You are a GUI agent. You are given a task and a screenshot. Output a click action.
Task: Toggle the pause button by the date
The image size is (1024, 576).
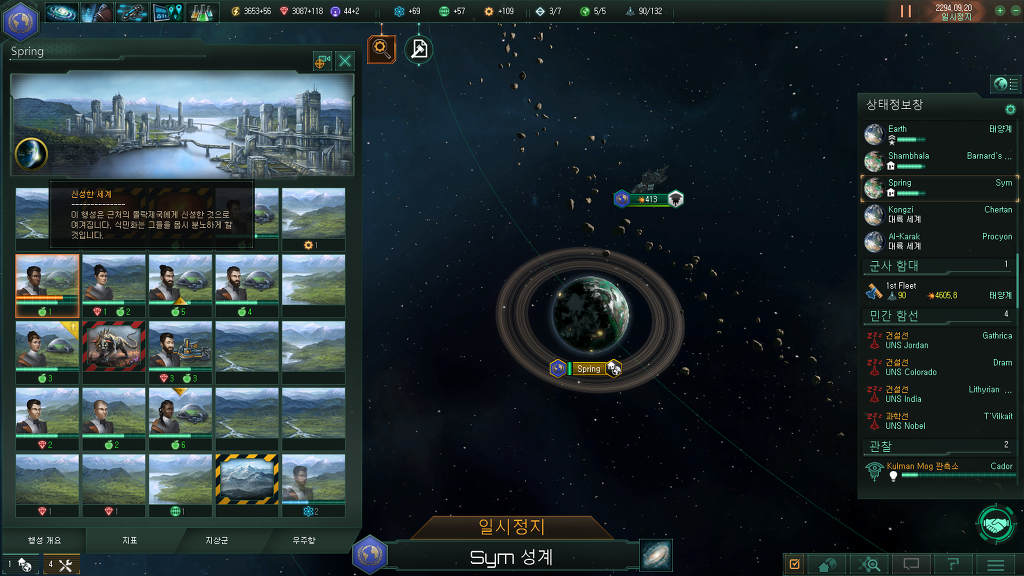pos(906,11)
